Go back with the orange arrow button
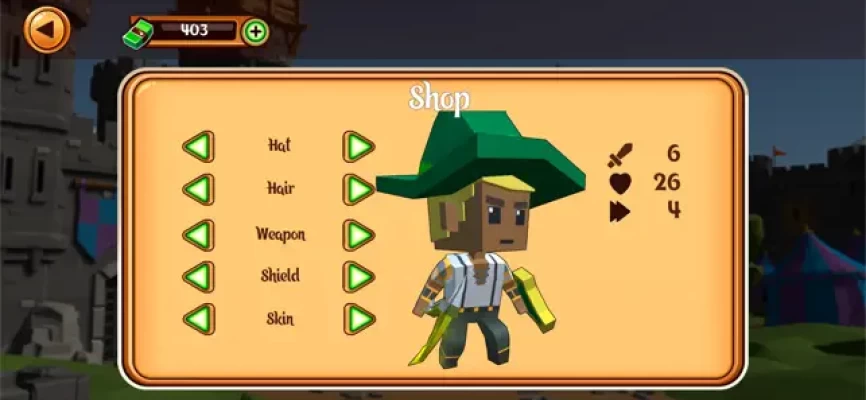Image resolution: width=866 pixels, height=400 pixels. (x=46, y=30)
